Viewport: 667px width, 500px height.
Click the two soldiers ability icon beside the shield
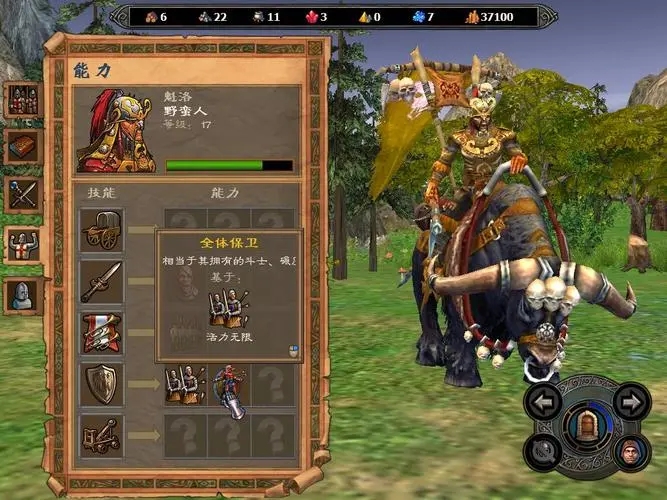[x=185, y=384]
